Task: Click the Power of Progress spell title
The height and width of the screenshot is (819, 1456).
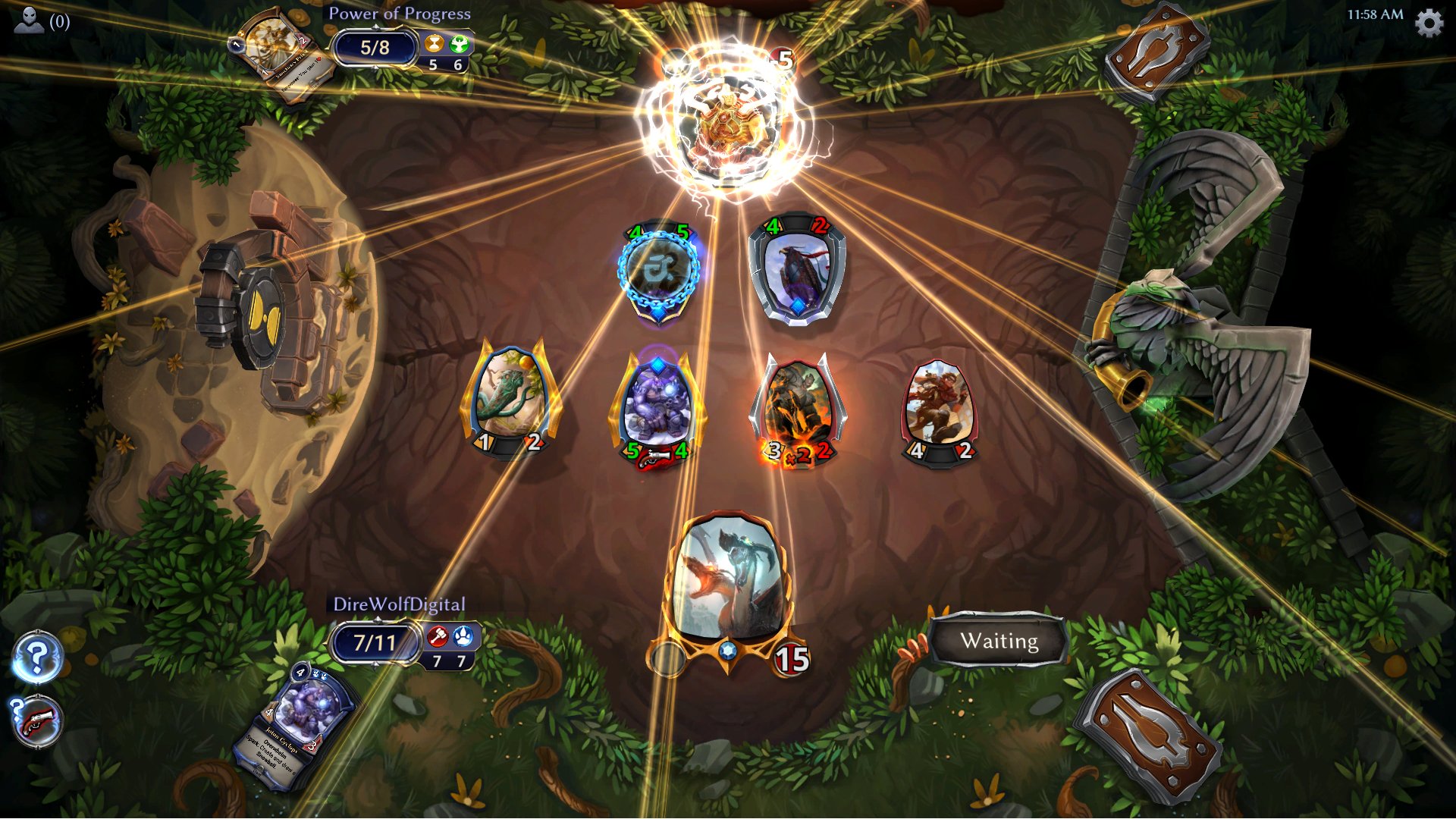Action: [x=400, y=14]
